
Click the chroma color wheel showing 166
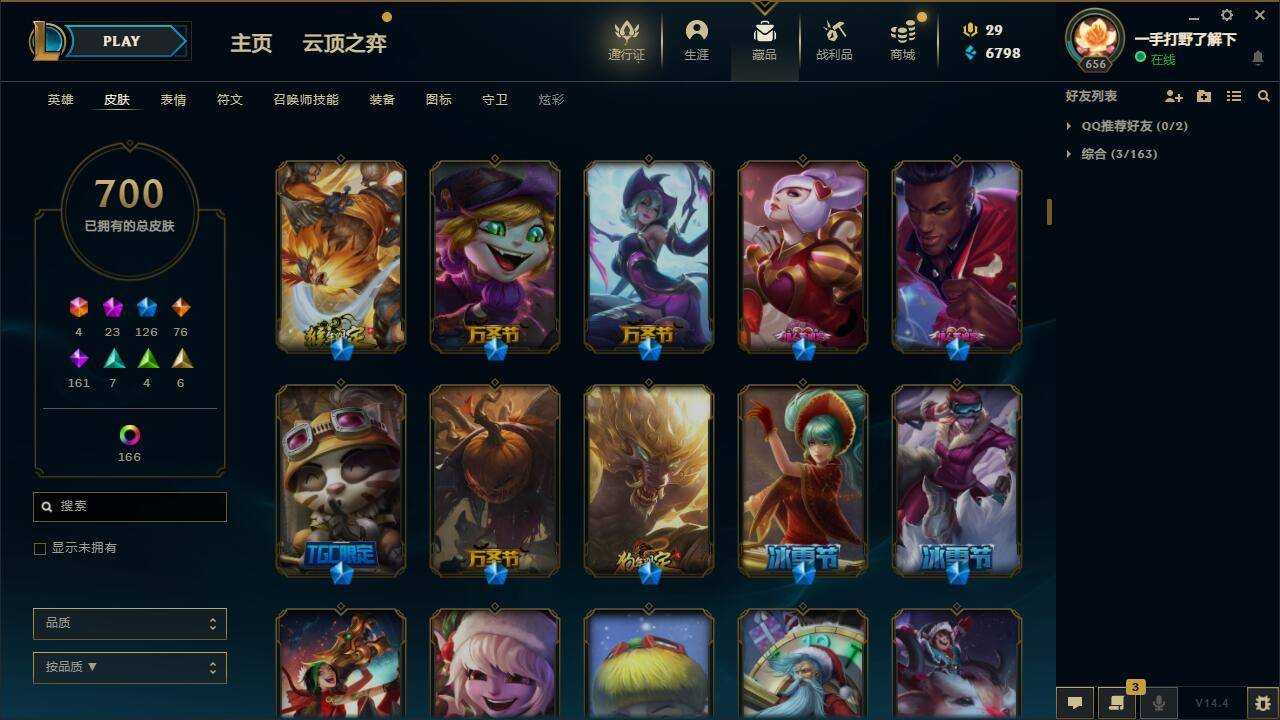click(129, 434)
